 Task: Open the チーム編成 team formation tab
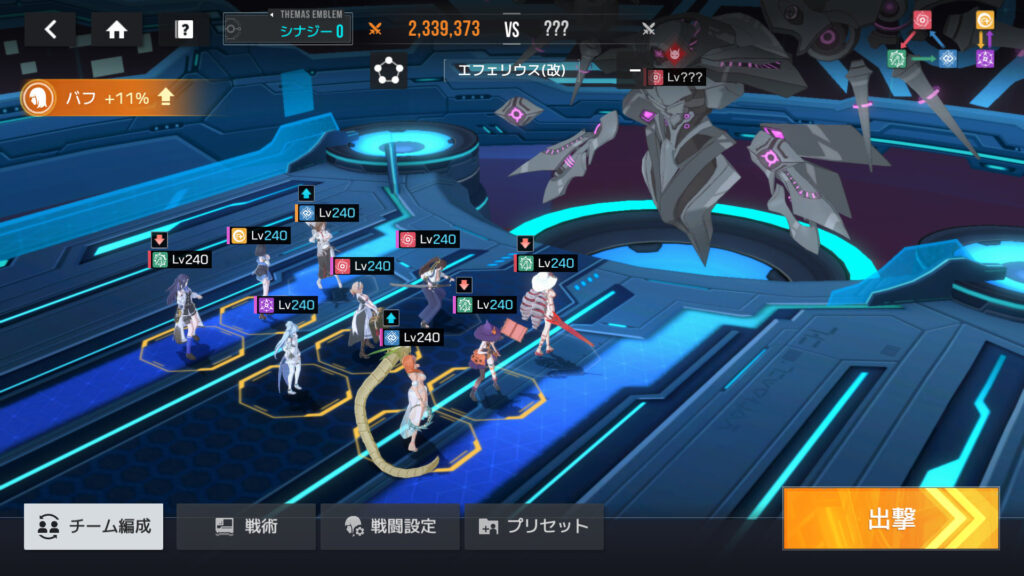click(94, 526)
